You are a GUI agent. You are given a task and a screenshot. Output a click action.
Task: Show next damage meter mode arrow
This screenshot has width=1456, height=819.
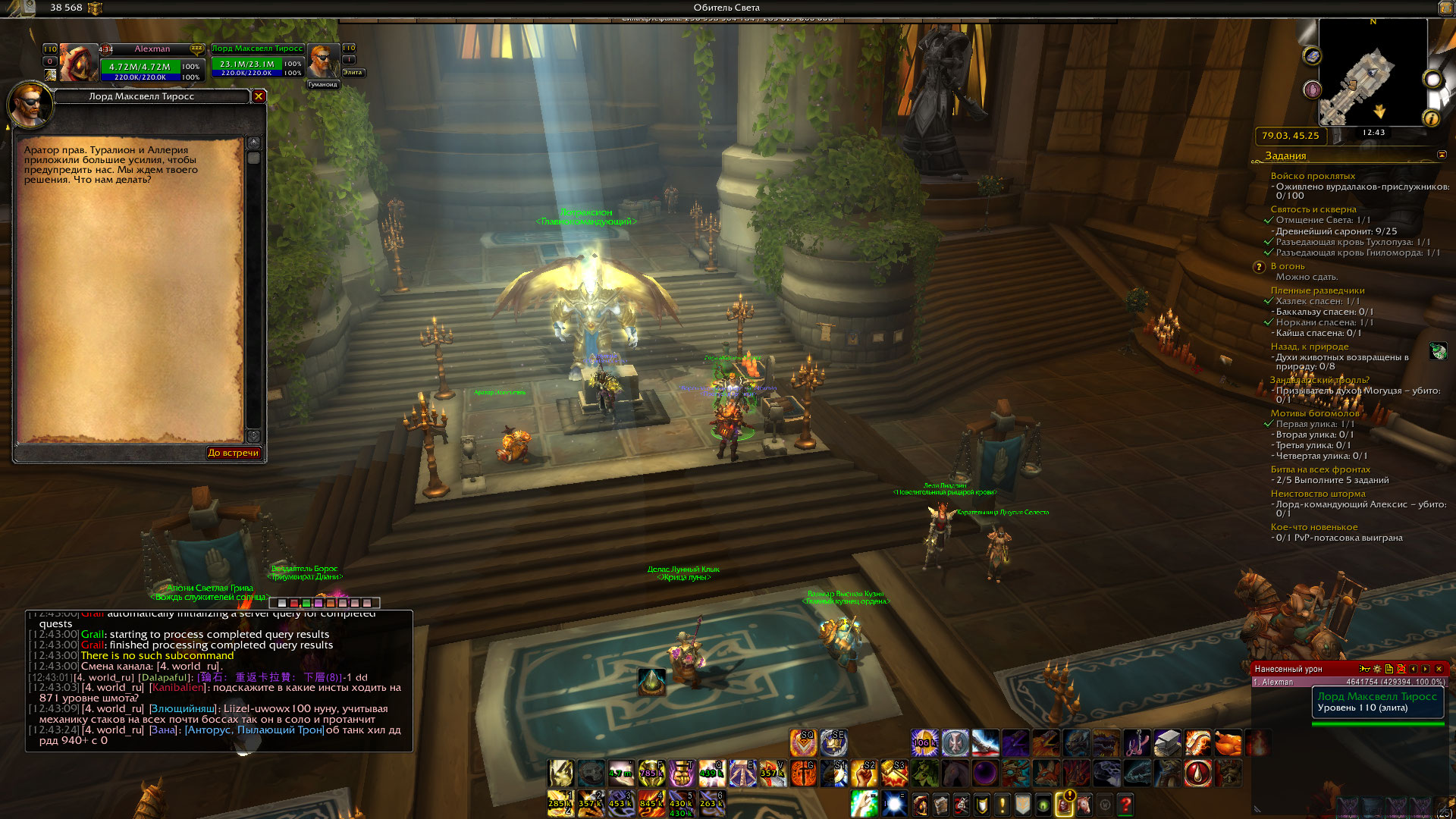(1426, 669)
